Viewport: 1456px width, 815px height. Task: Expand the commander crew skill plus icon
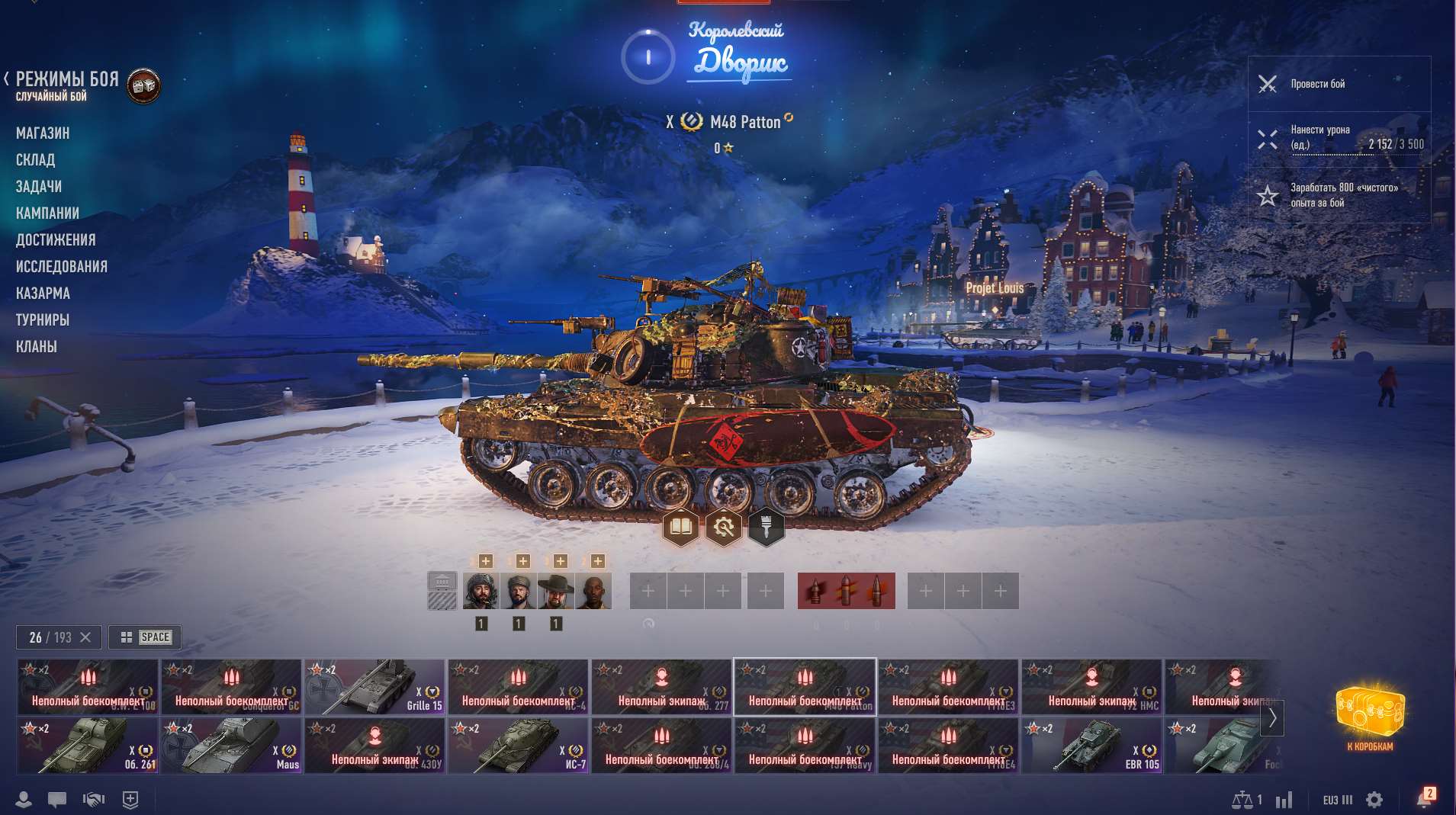coord(486,560)
